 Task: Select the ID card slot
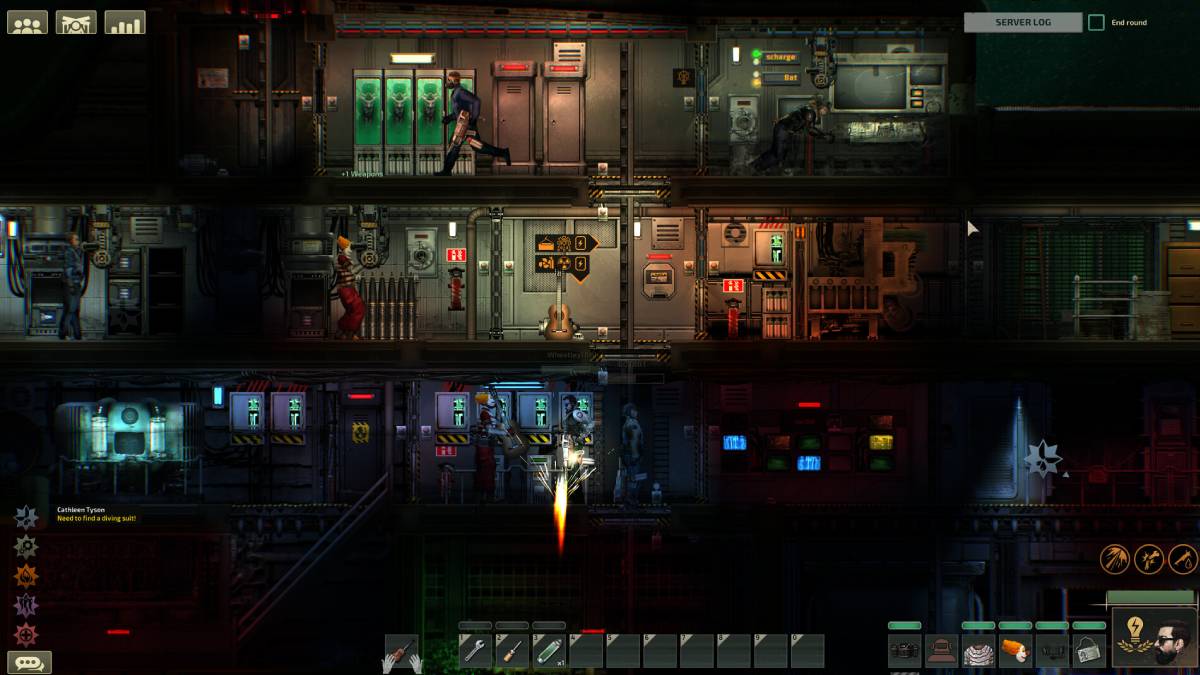tap(1089, 651)
